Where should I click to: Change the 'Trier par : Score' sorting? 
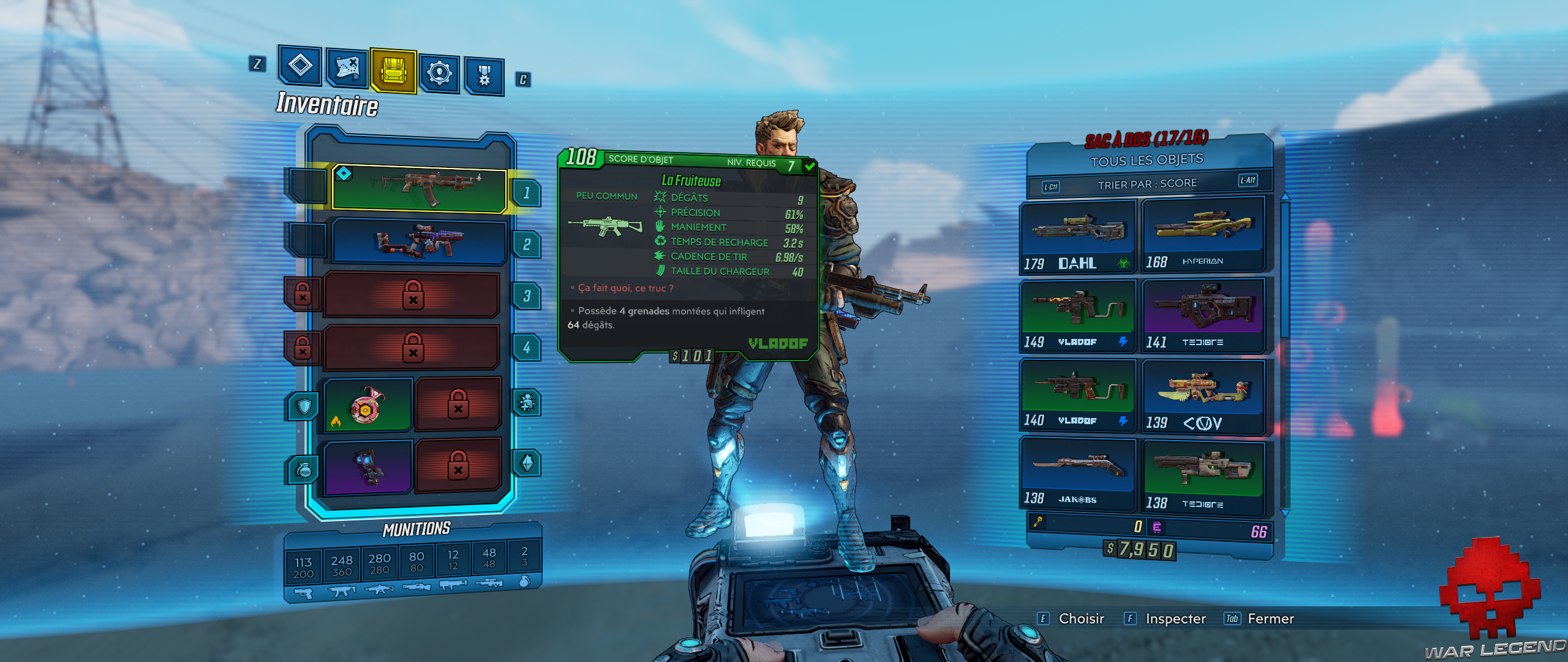point(1147,183)
